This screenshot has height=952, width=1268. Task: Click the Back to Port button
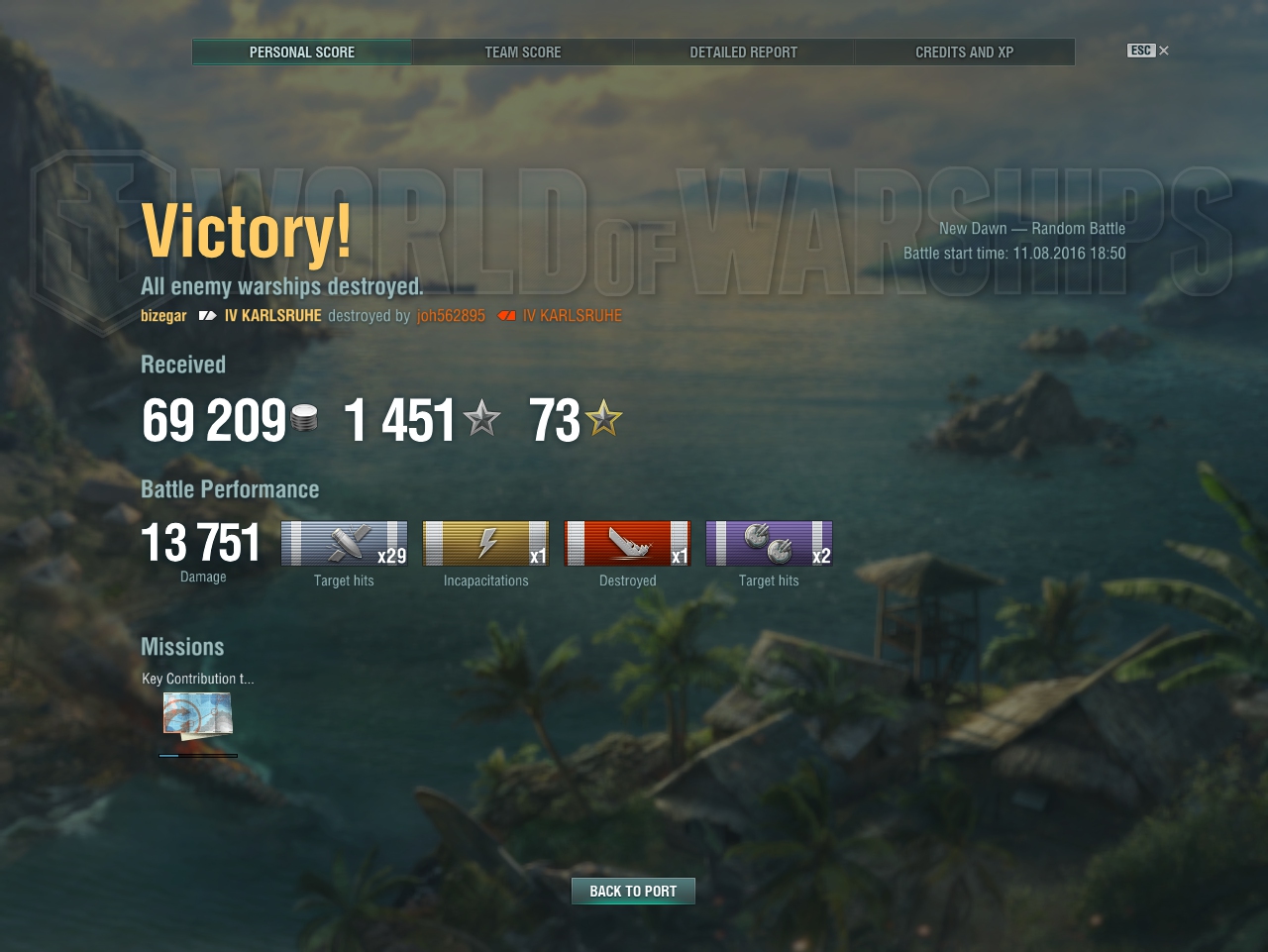tap(633, 891)
